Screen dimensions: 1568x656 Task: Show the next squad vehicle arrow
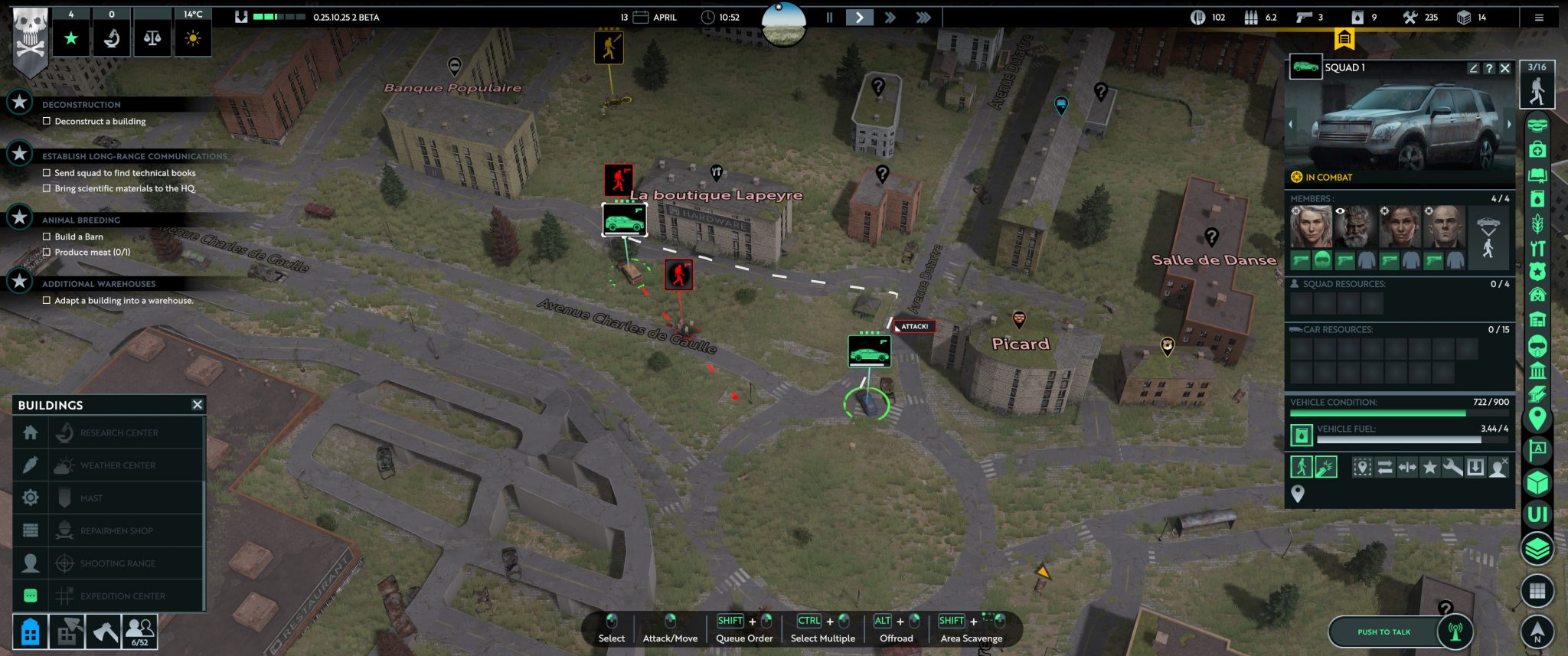[x=1509, y=124]
